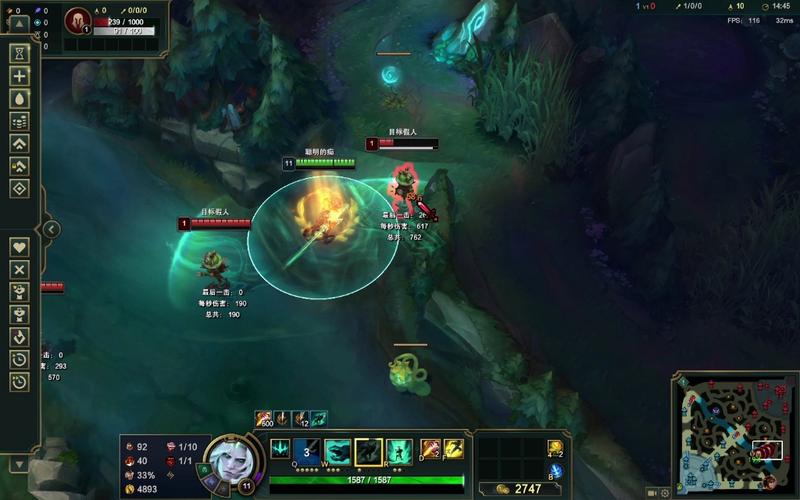The width and height of the screenshot is (800, 500).
Task: Click the plus-sign practice tool button
Action: pos(19,76)
